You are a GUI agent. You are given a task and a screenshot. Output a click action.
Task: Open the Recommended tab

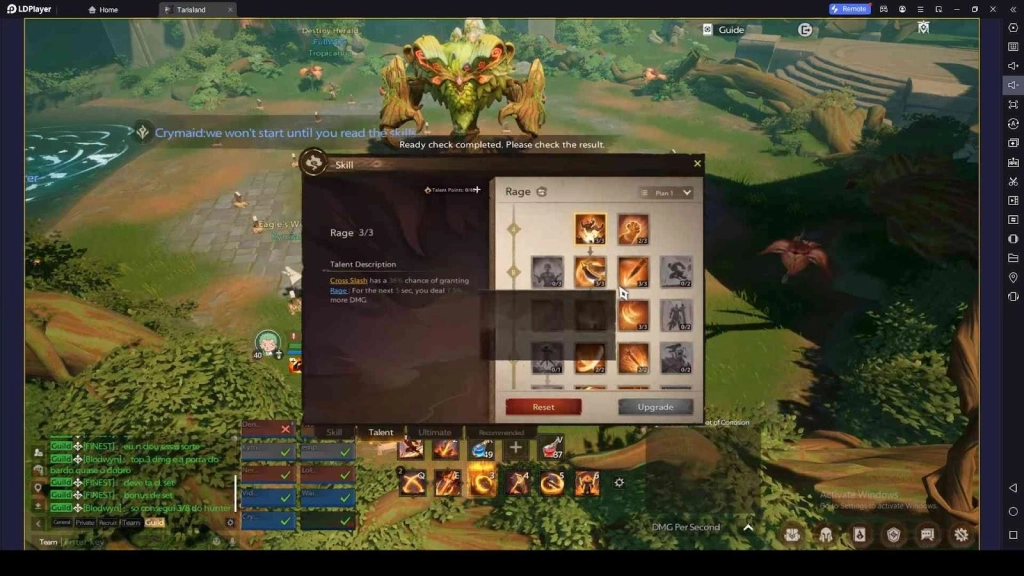501,432
